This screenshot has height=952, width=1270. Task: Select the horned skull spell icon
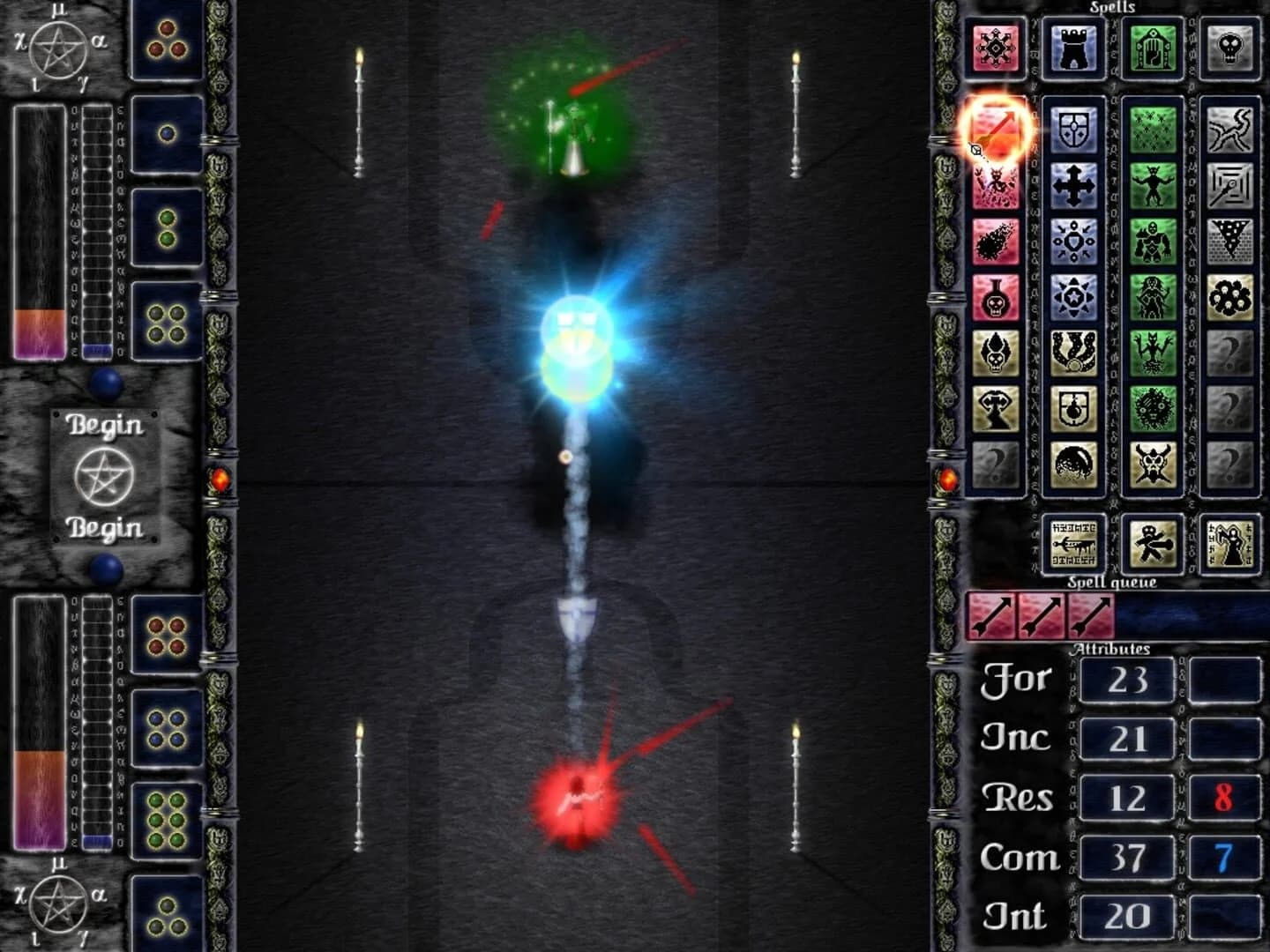tap(1151, 463)
